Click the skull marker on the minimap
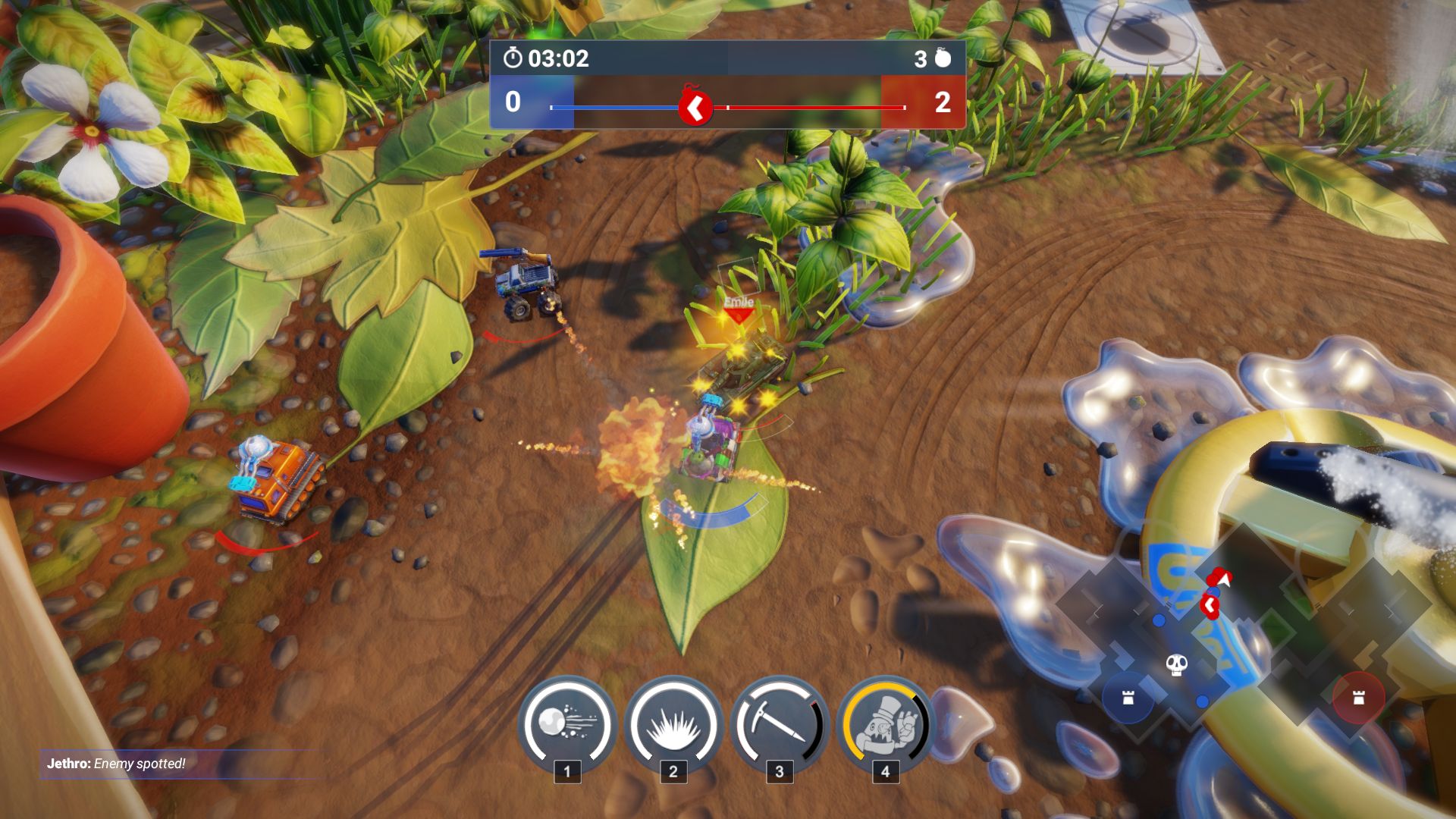The width and height of the screenshot is (1456, 819). pos(1176,665)
